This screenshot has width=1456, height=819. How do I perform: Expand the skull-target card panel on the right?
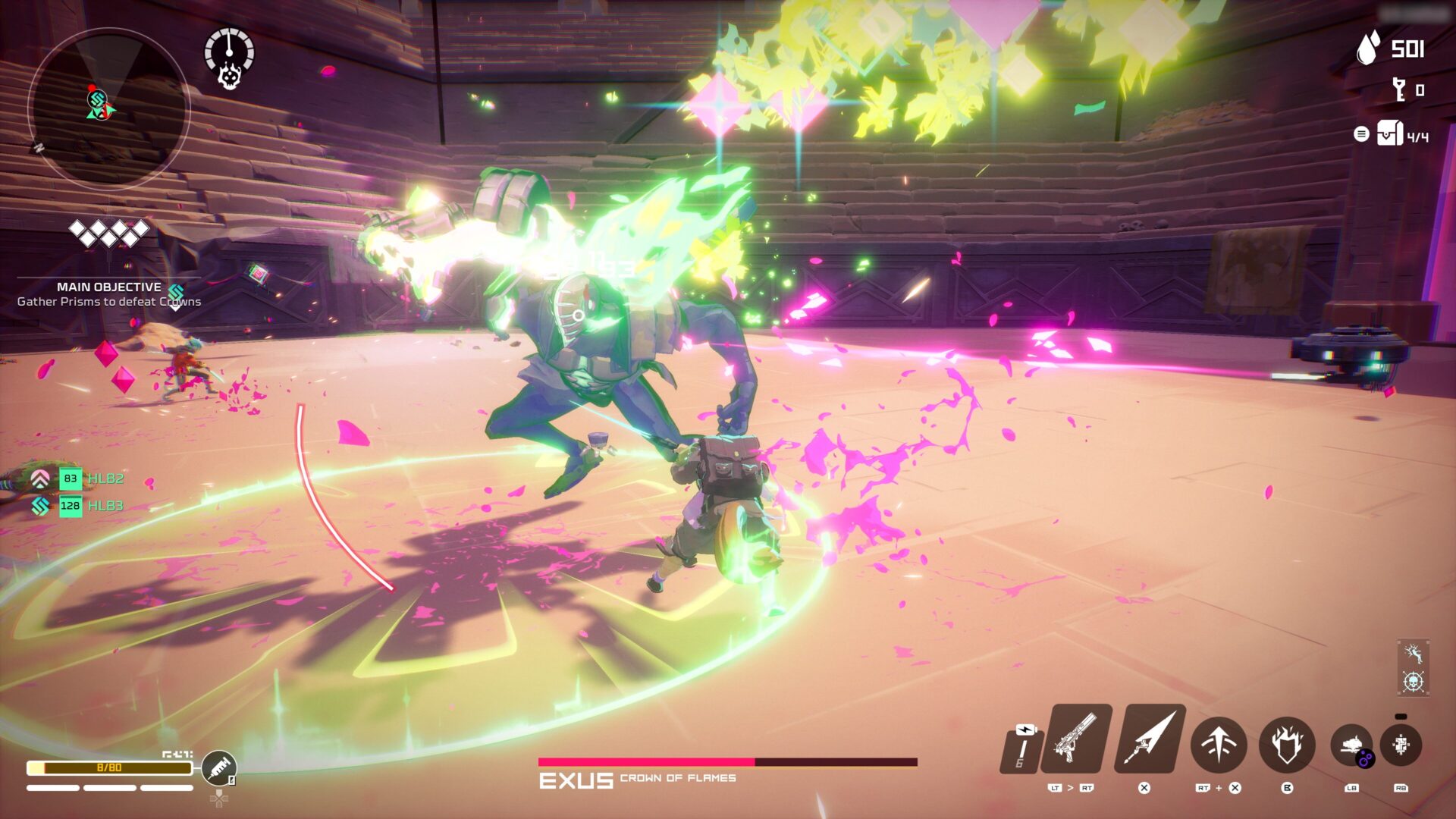point(1414,681)
